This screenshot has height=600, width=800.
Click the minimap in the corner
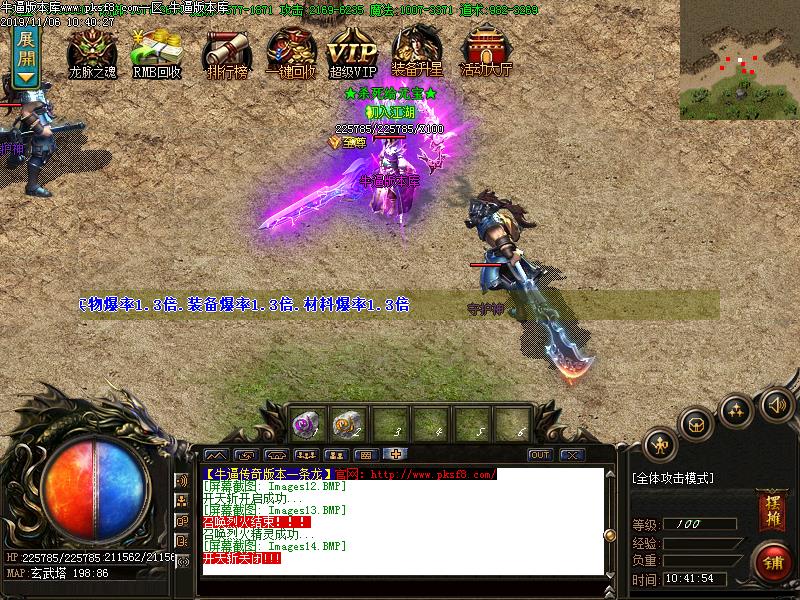[739, 59]
